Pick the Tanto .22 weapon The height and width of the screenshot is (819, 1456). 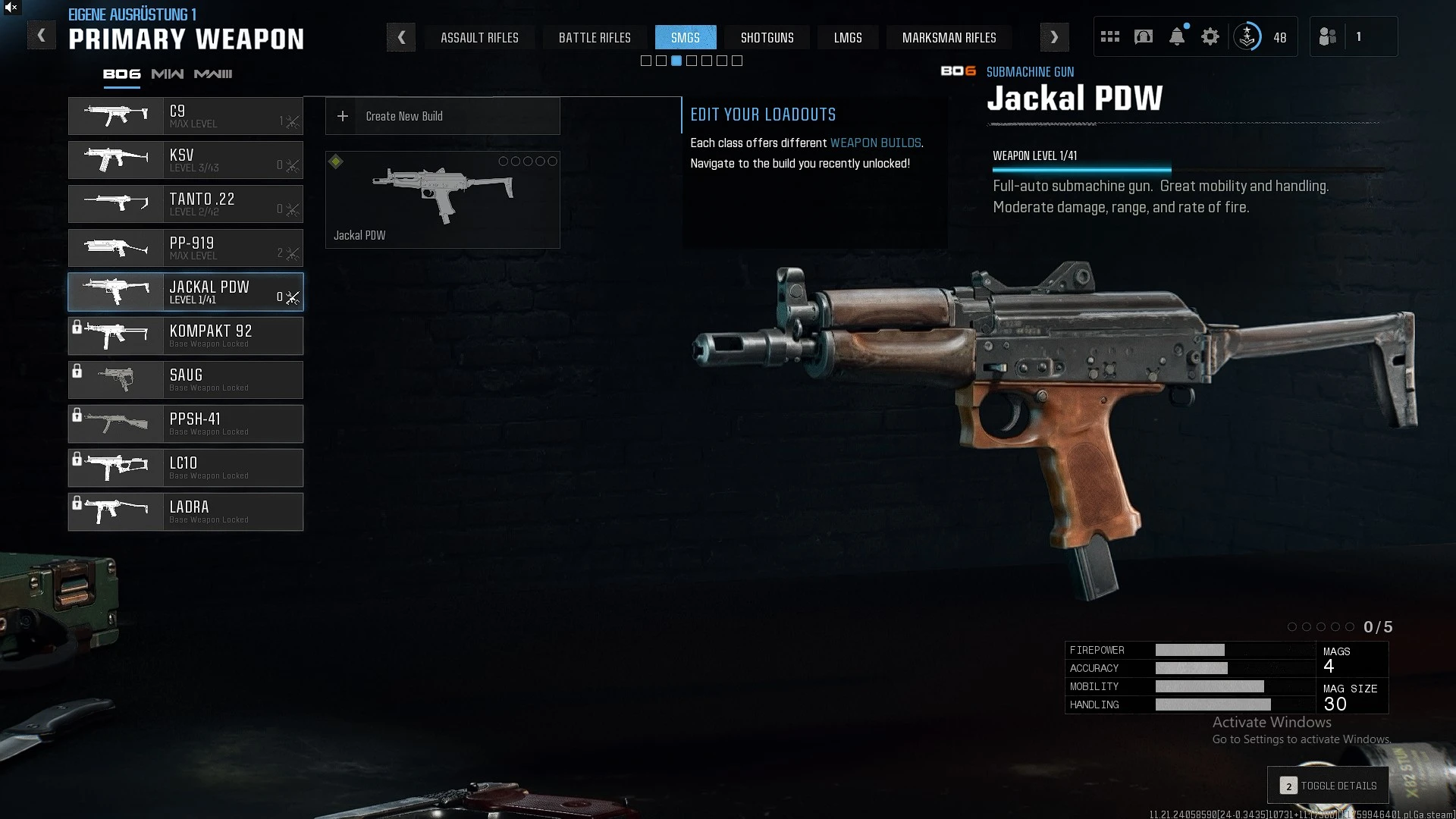(x=186, y=204)
